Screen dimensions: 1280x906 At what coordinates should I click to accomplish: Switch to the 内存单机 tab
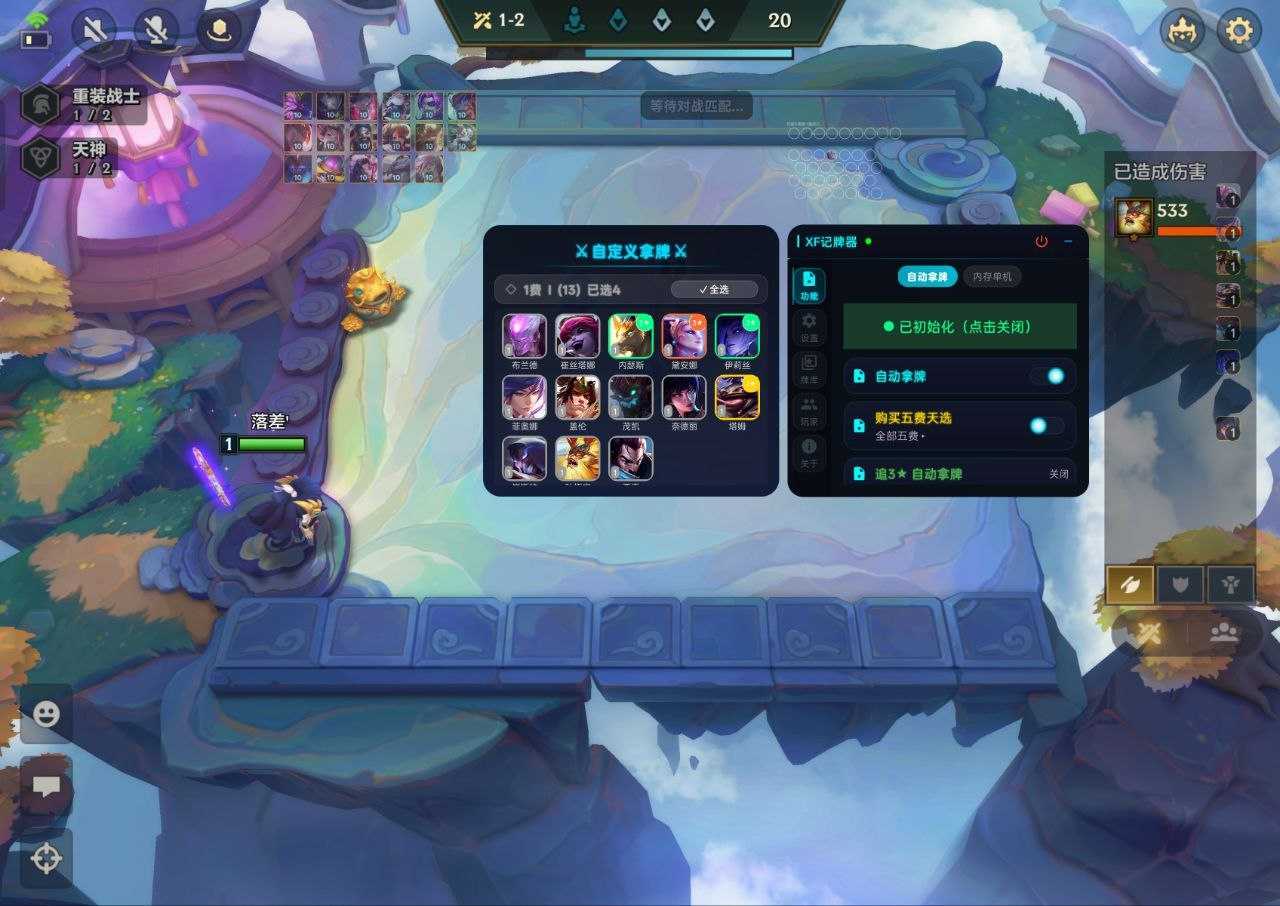991,276
